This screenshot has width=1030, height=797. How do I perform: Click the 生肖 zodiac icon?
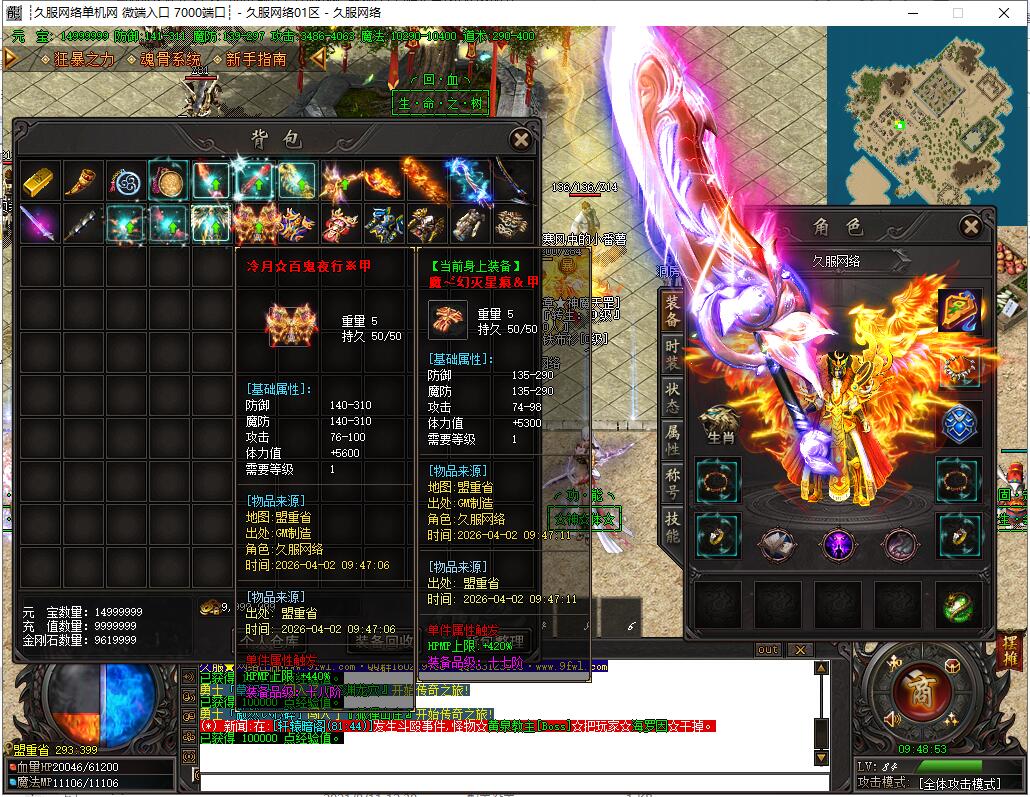(718, 425)
